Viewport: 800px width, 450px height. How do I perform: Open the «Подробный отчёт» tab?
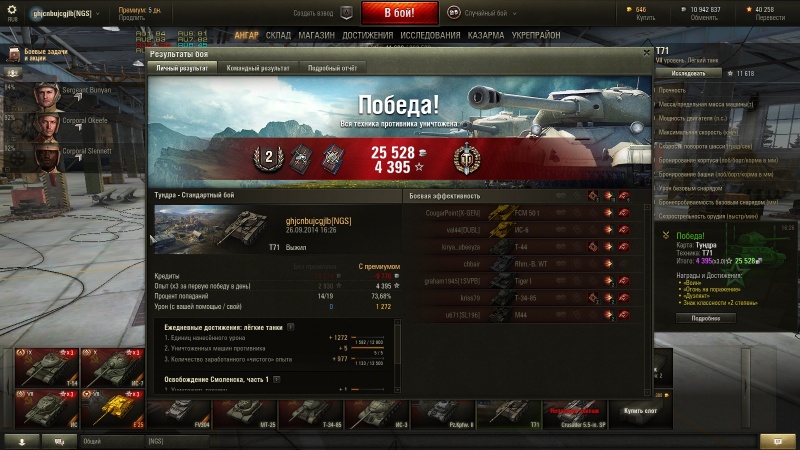331,67
